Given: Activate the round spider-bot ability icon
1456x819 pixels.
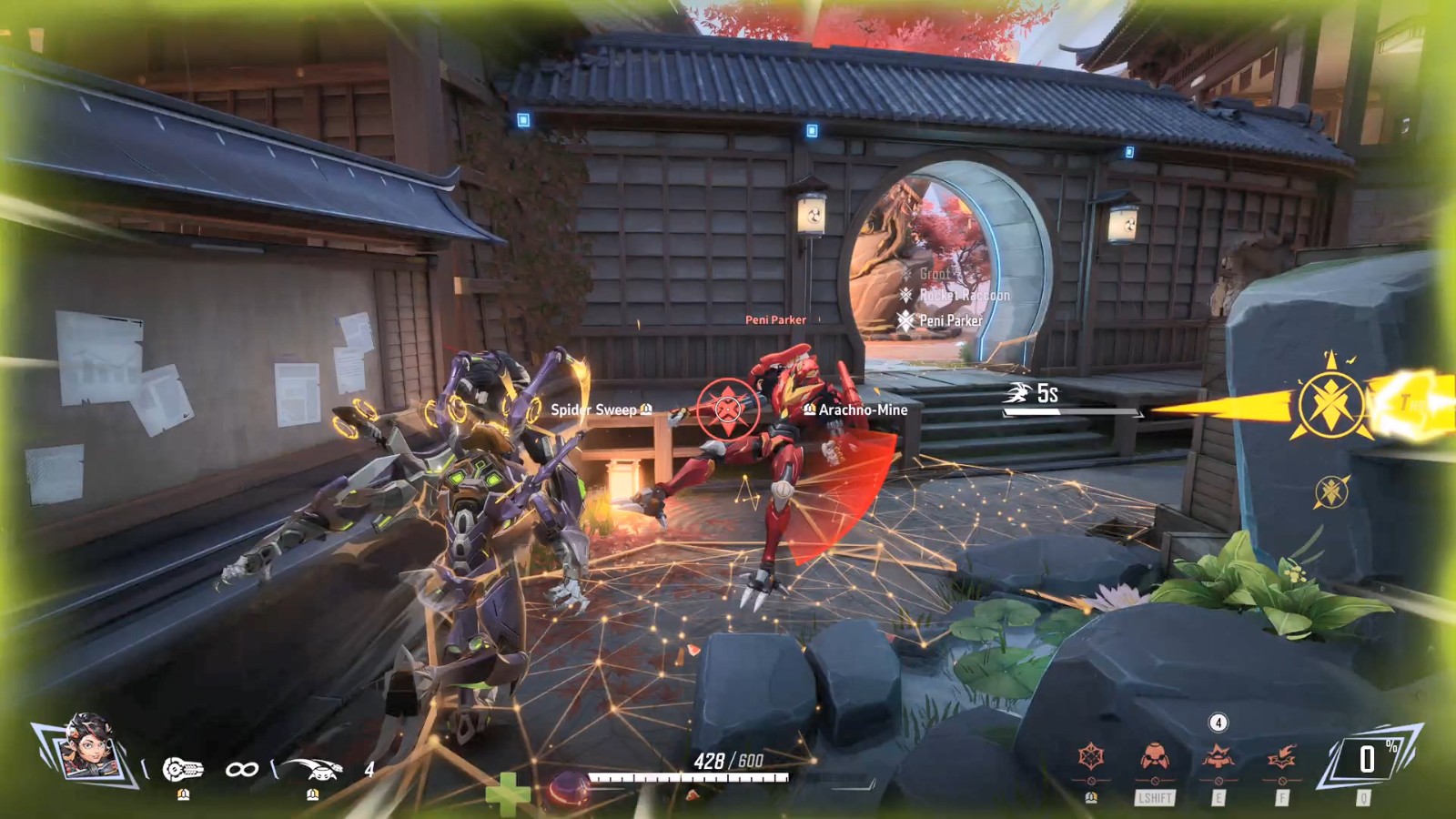Looking at the screenshot, I should click(1155, 757).
